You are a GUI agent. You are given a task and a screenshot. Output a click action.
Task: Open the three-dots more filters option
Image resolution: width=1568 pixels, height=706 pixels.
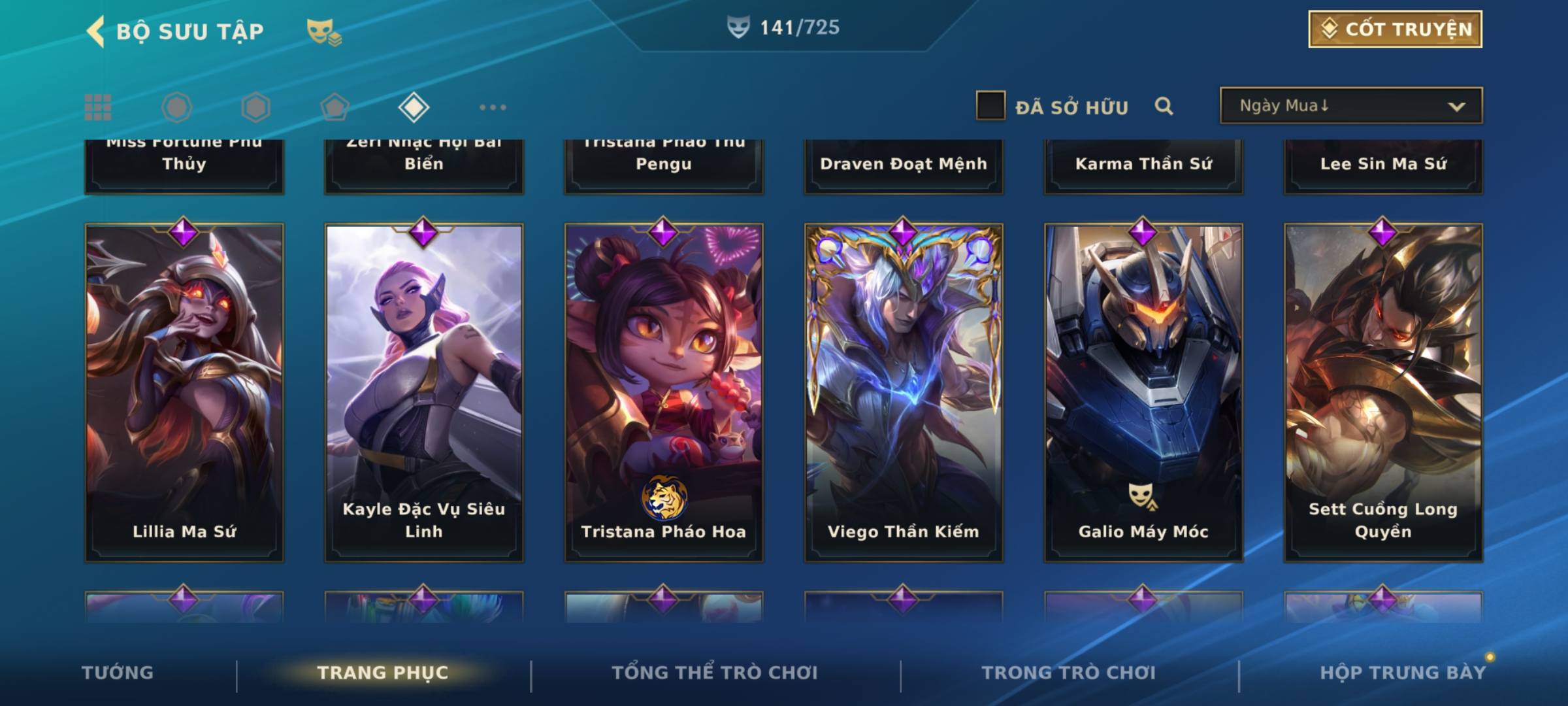[493, 107]
